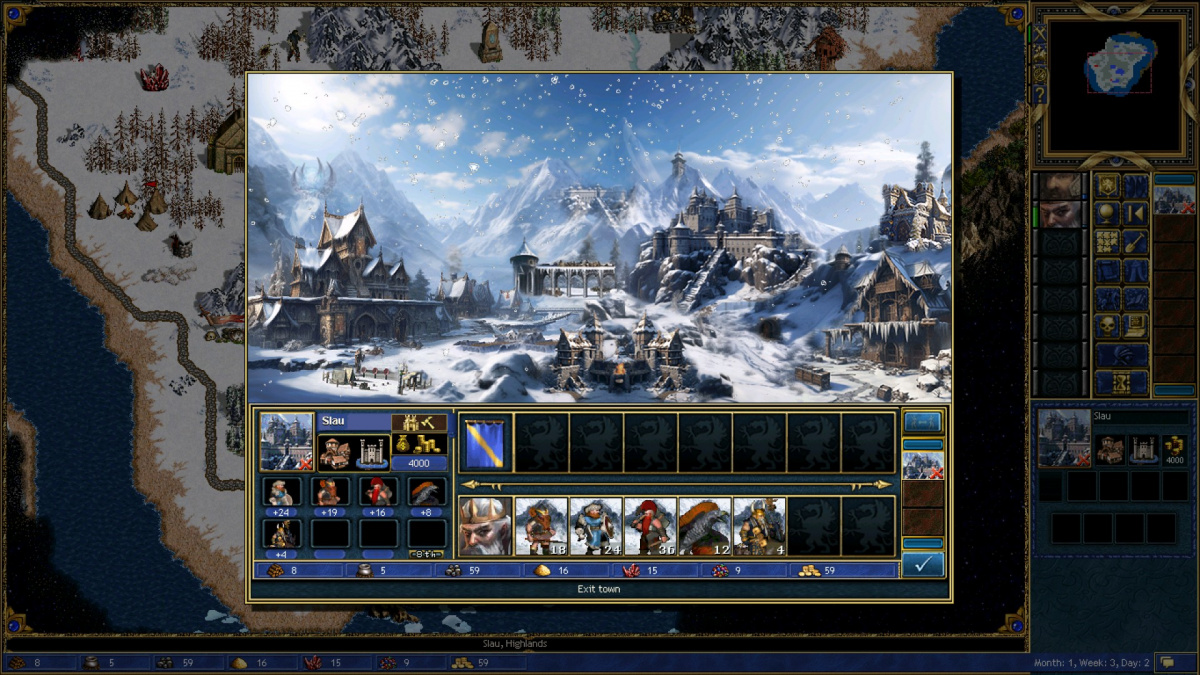View the +4 armored dwarf dwelling
The height and width of the screenshot is (675, 1200).
point(281,534)
